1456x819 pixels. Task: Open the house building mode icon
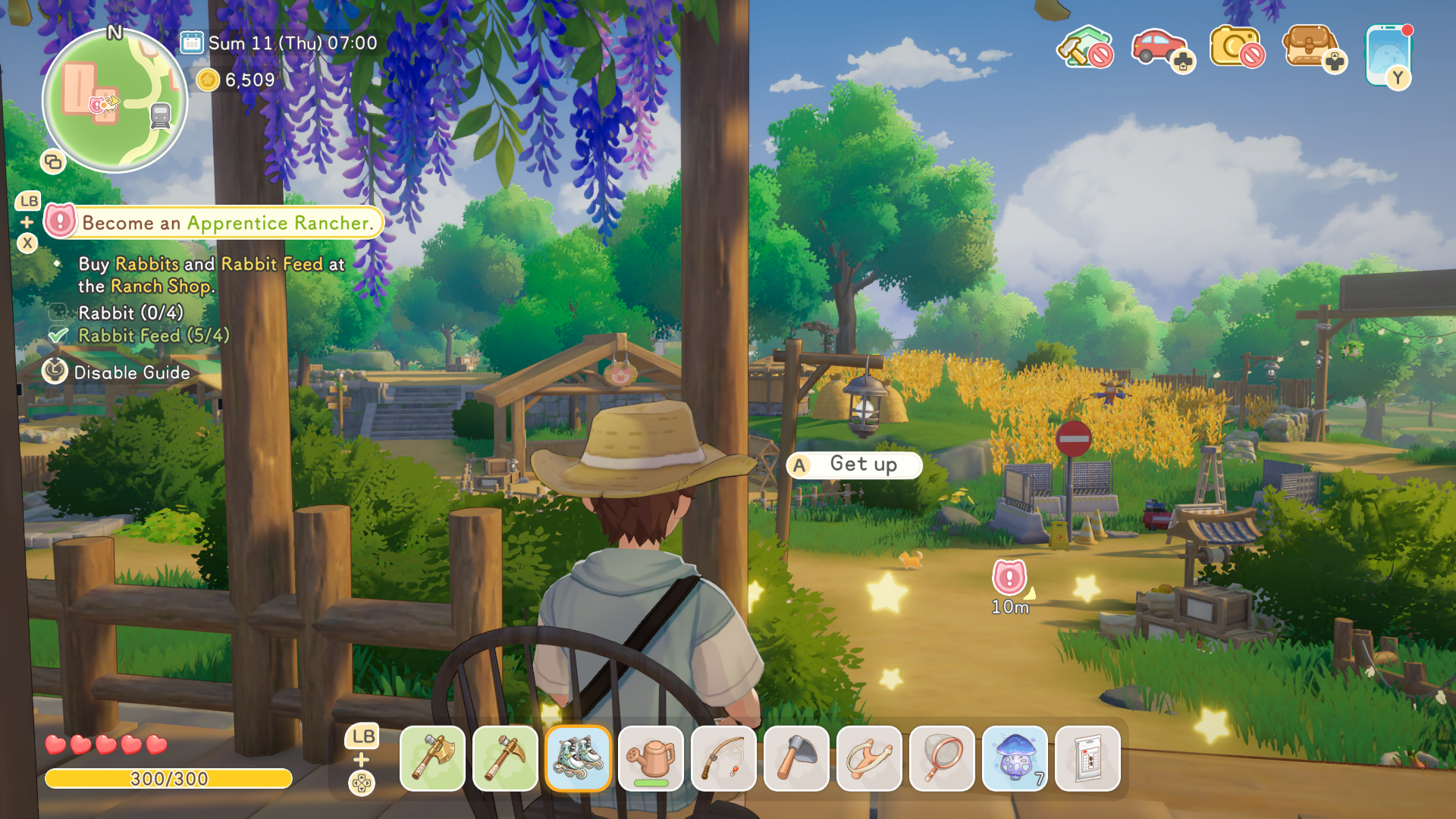coord(1084,48)
